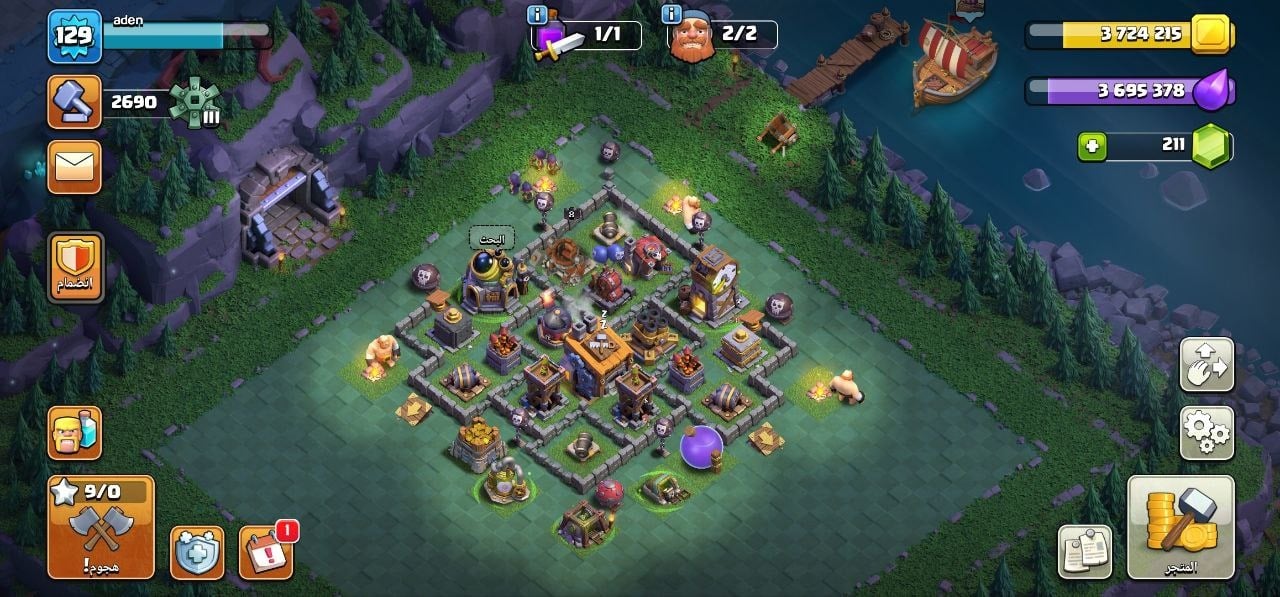
Task: Open the barbarian and elixir army button
Action: click(74, 433)
